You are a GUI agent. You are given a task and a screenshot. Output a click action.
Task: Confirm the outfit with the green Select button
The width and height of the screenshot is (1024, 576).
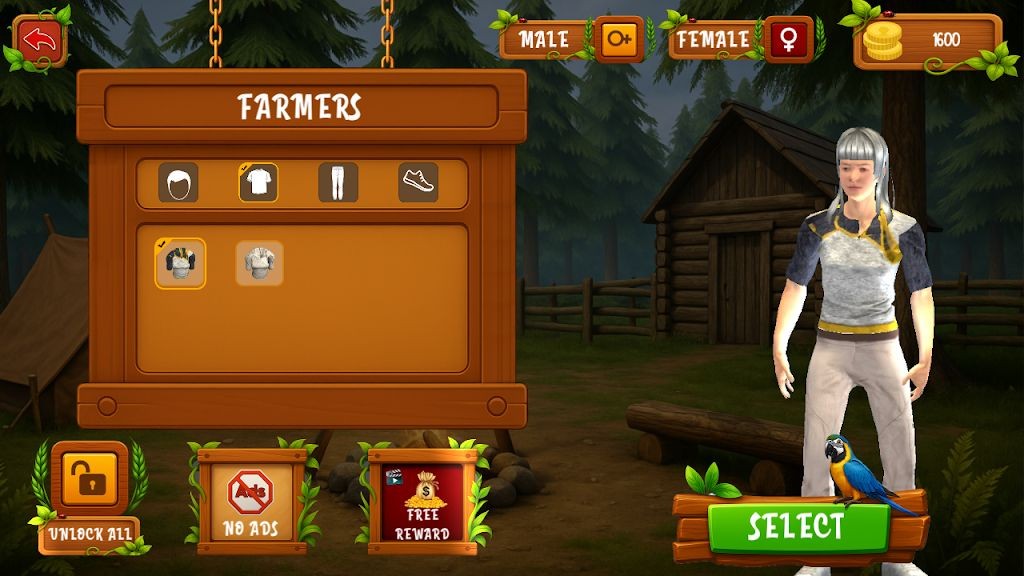[x=797, y=525]
